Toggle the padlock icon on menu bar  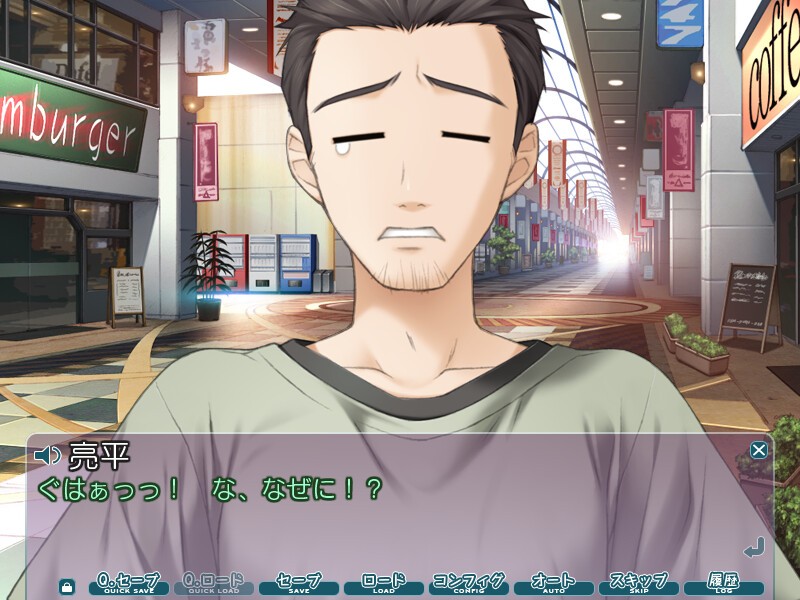(x=67, y=586)
